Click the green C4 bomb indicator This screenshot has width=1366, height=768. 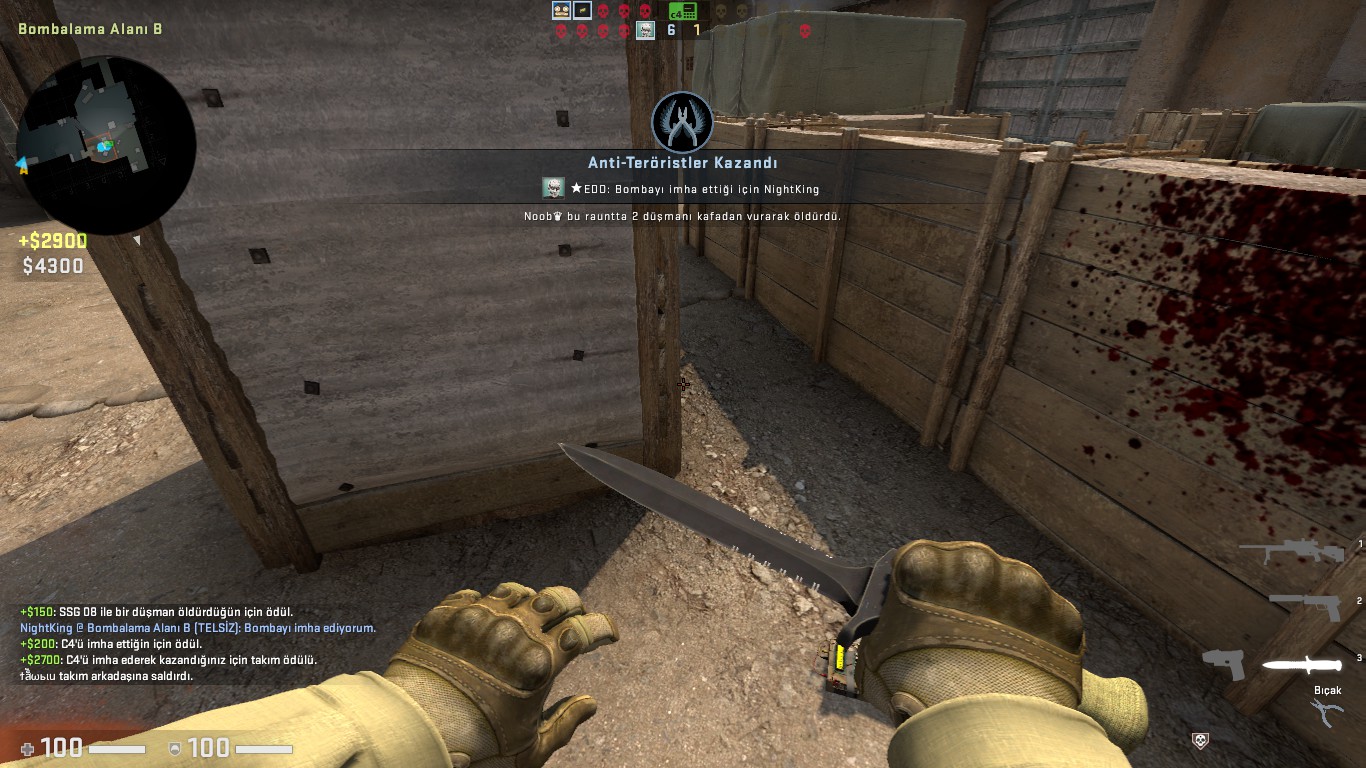682,11
